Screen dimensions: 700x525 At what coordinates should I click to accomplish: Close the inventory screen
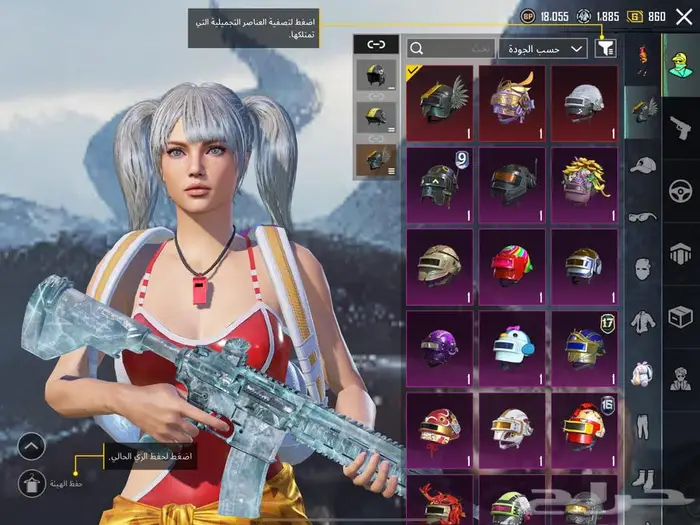tap(682, 17)
